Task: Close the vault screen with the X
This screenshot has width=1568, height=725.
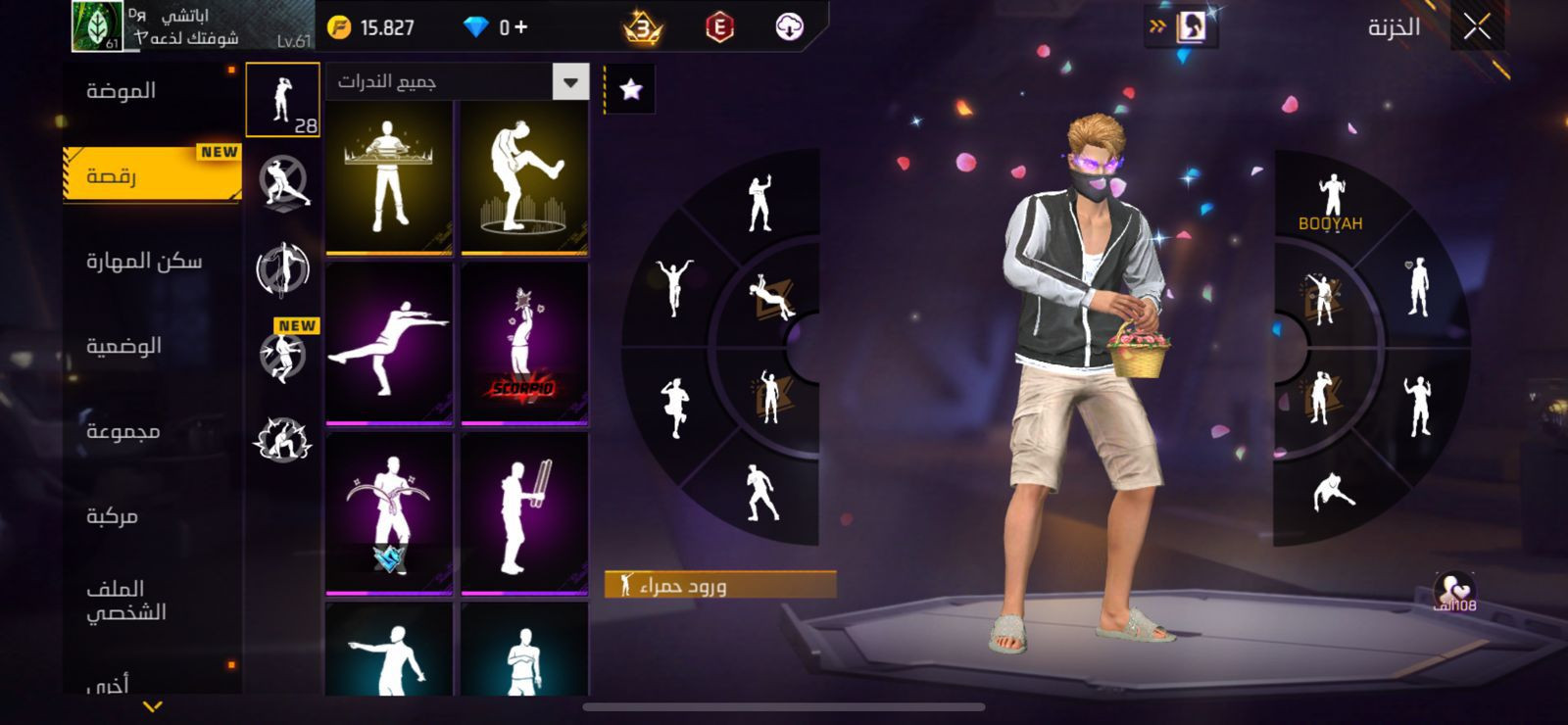Action: tap(1477, 27)
